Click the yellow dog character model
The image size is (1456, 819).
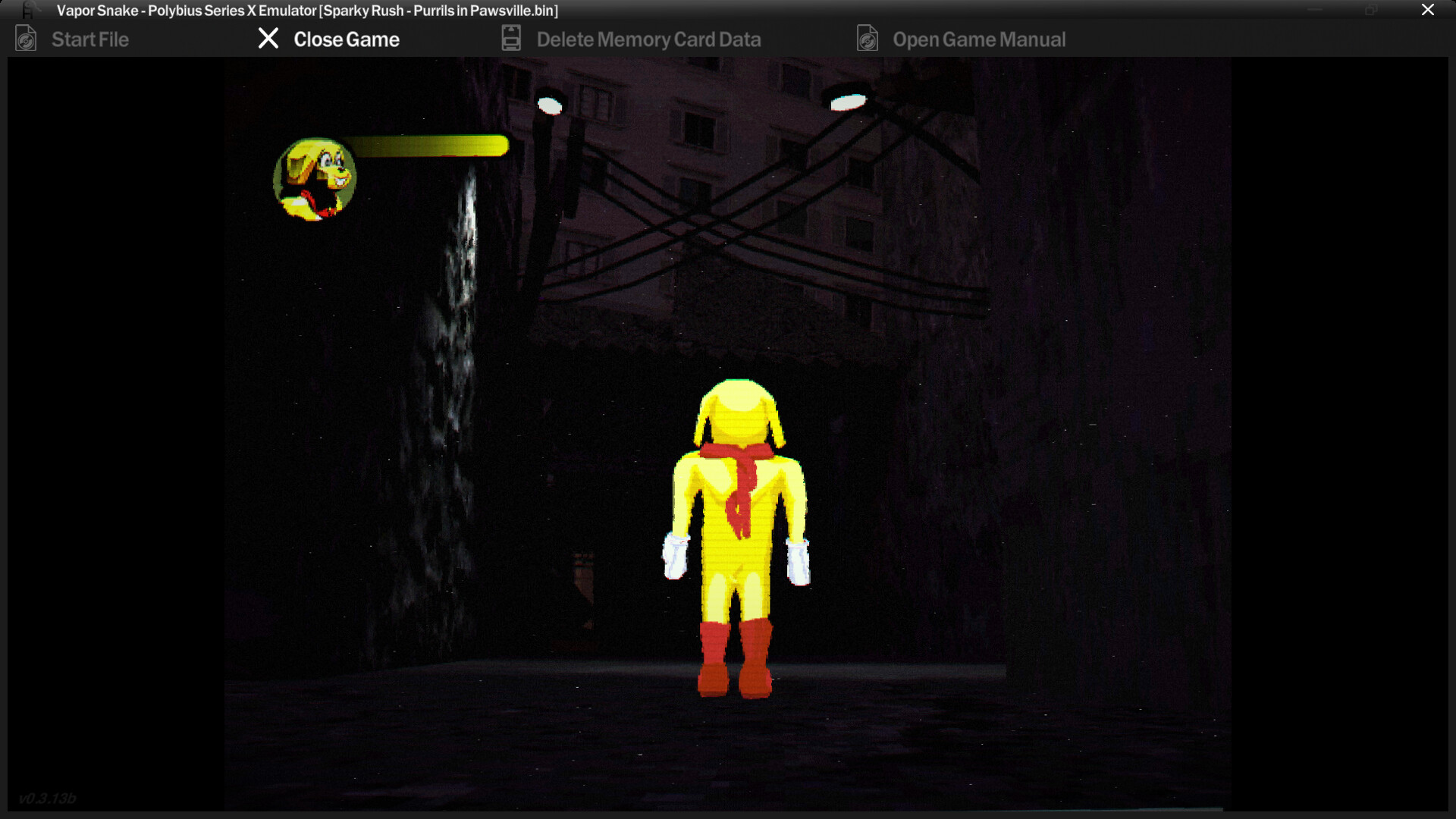pyautogui.click(x=736, y=531)
